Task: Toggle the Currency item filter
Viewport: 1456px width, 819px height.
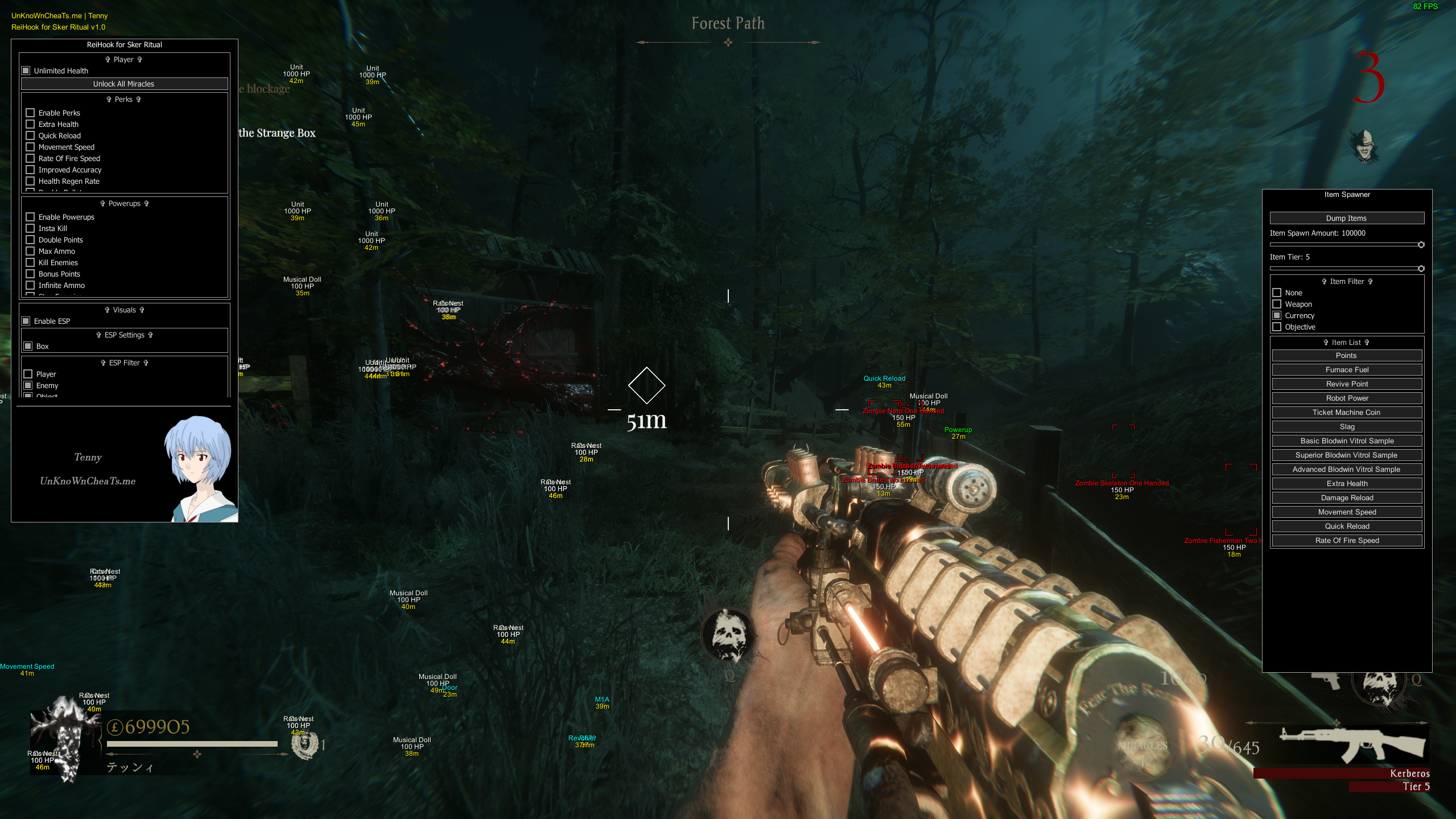Action: (1277, 315)
